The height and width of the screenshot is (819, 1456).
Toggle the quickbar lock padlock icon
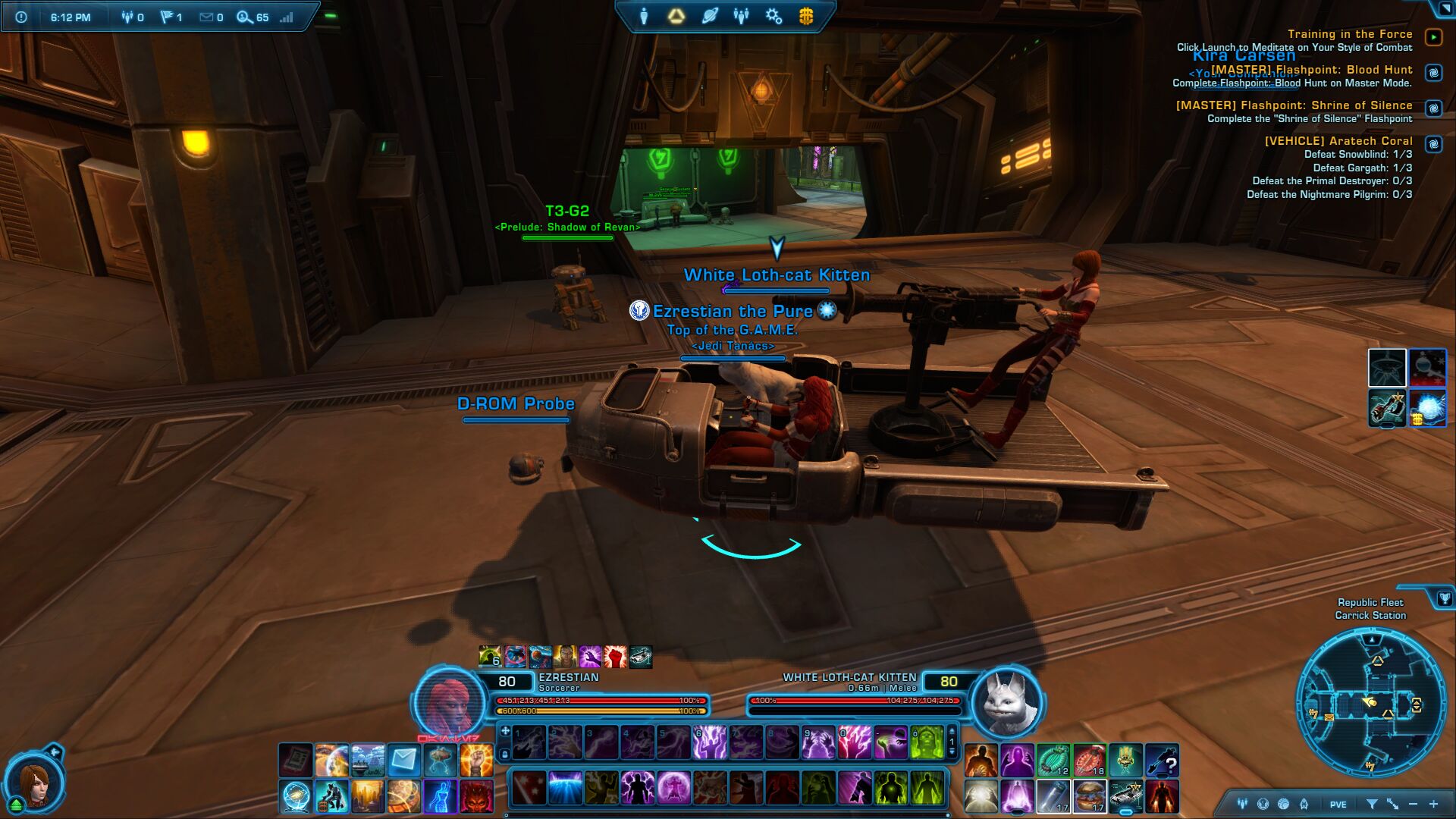coord(504,754)
